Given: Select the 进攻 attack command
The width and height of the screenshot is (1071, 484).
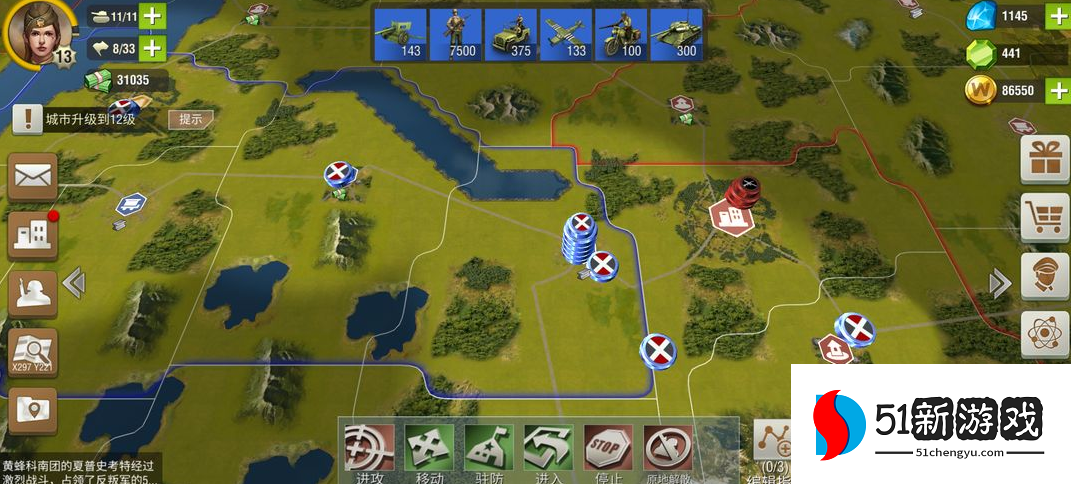Looking at the screenshot, I should pos(368,450).
